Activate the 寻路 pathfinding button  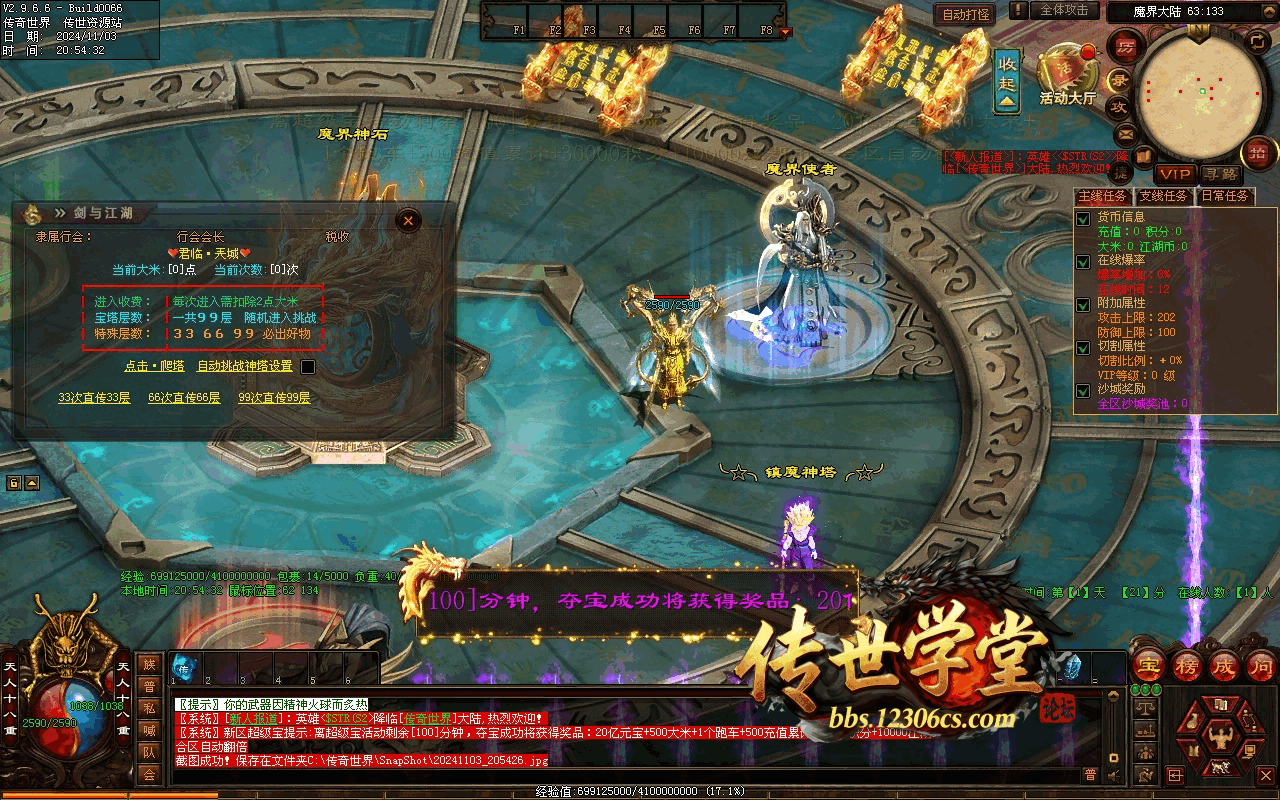[1219, 175]
